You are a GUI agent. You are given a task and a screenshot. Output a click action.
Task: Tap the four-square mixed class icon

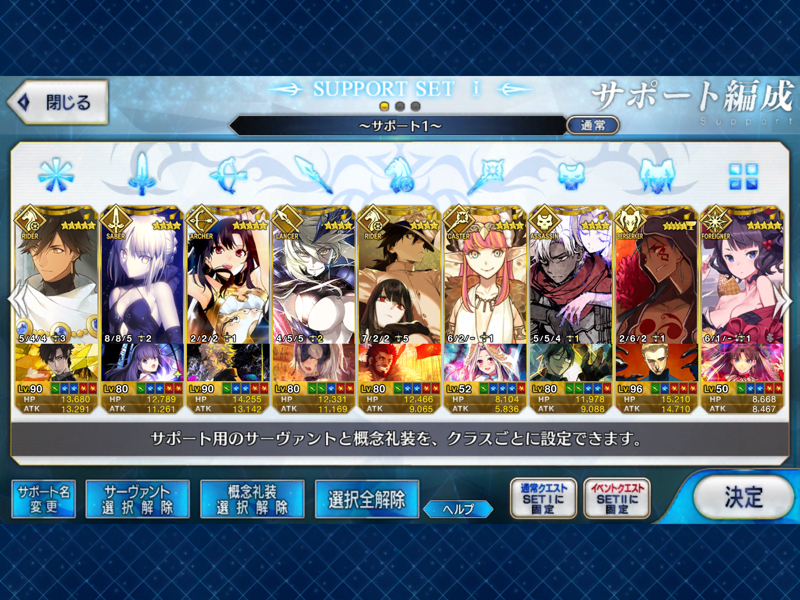743,176
